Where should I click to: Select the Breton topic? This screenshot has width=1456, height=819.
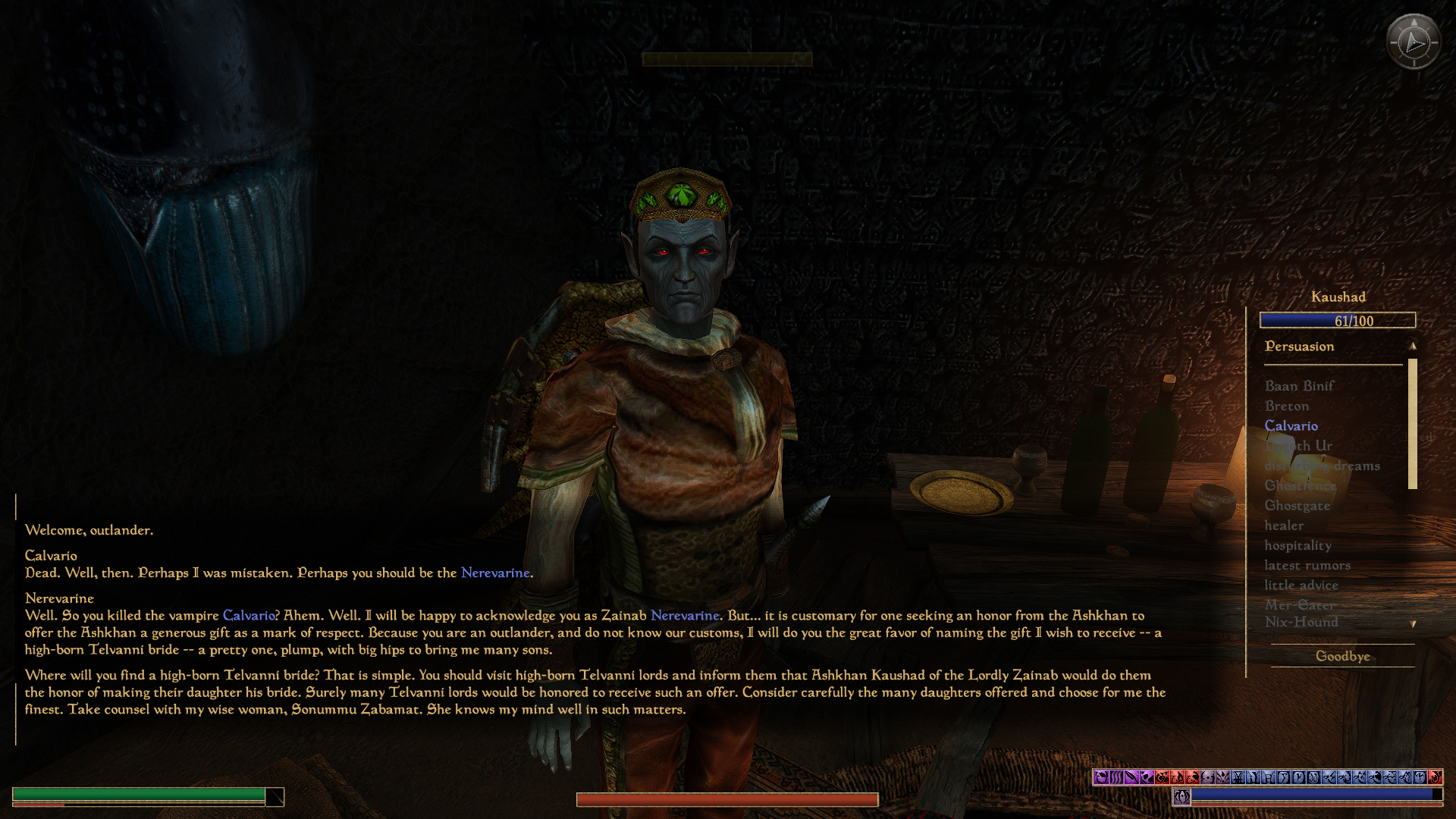[1287, 406]
